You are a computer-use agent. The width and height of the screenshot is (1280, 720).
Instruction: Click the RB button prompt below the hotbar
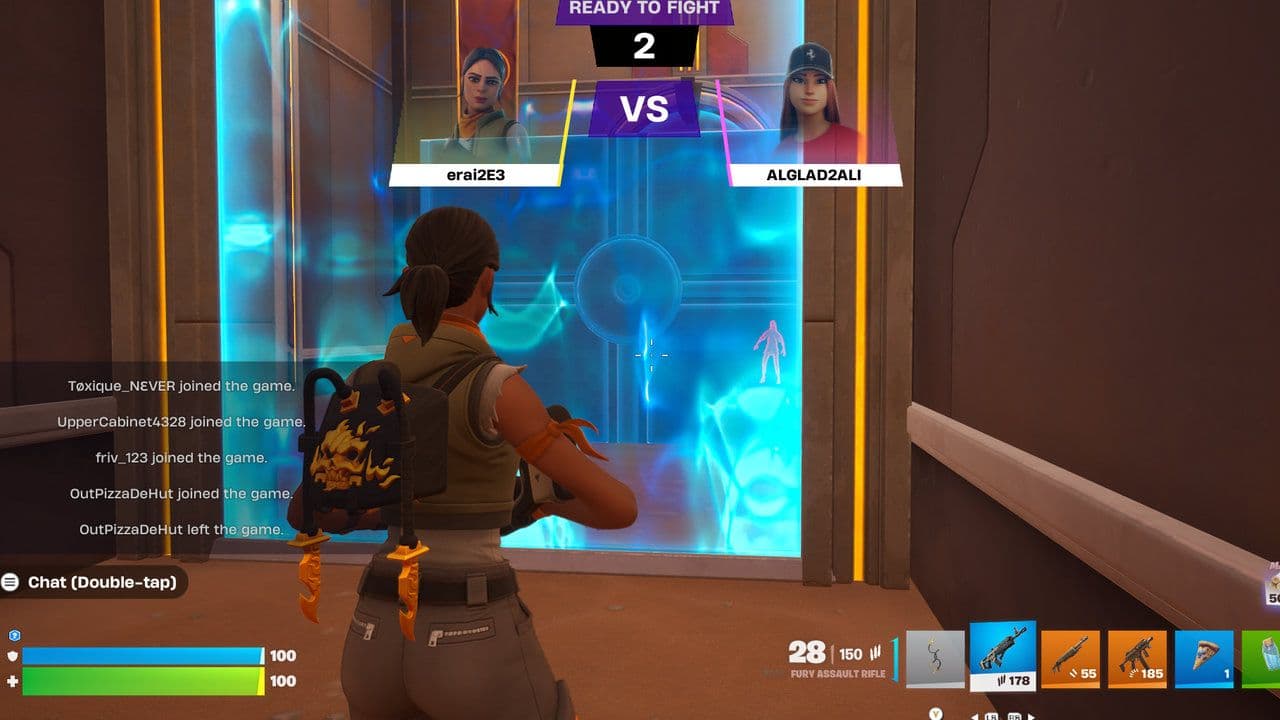pos(1015,716)
